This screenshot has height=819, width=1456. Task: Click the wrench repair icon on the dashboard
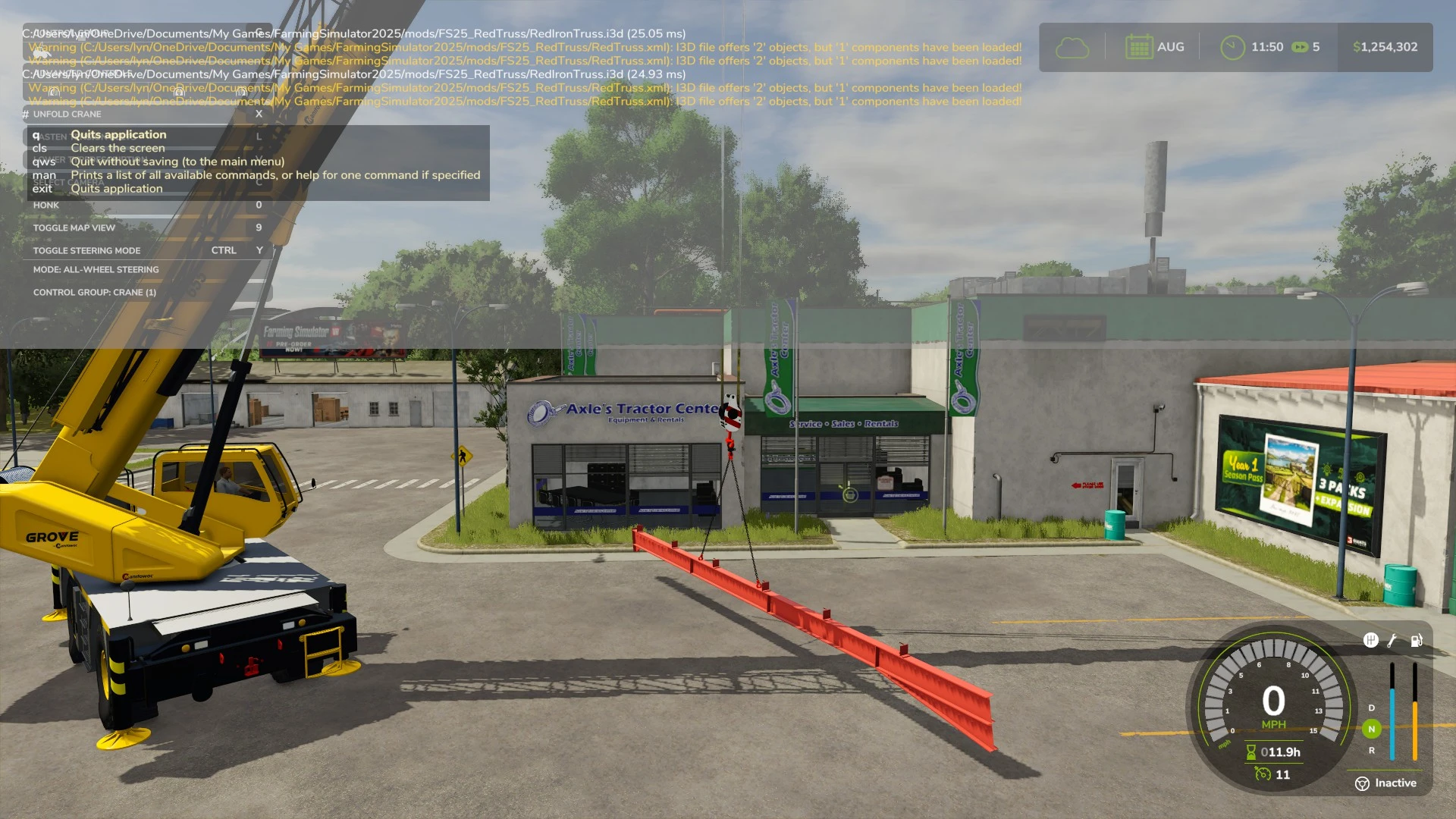(1392, 641)
